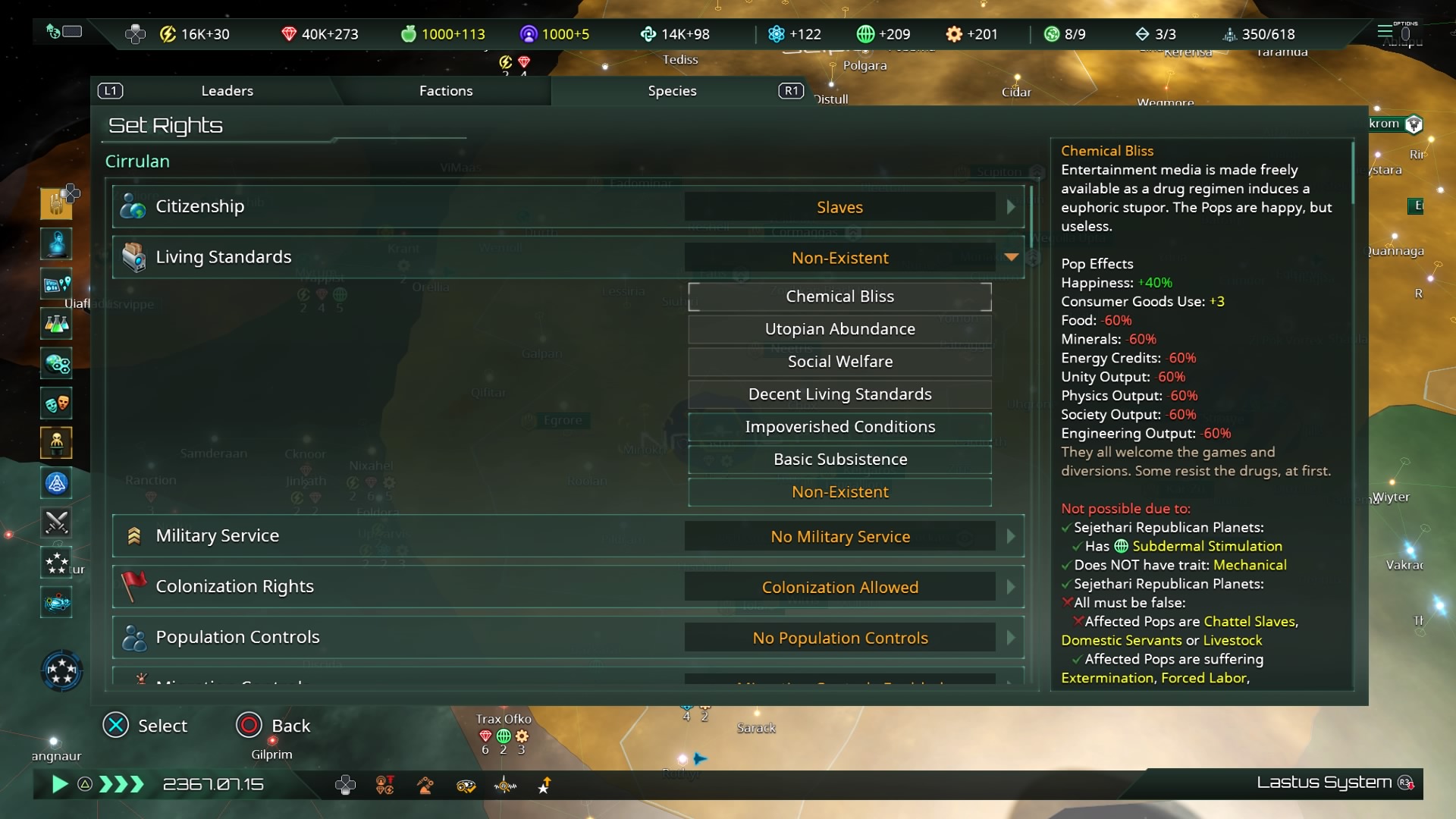Viewport: 1456px width, 819px height.
Task: Open Citizenship setting showing Slaves
Action: pyautogui.click(x=839, y=207)
